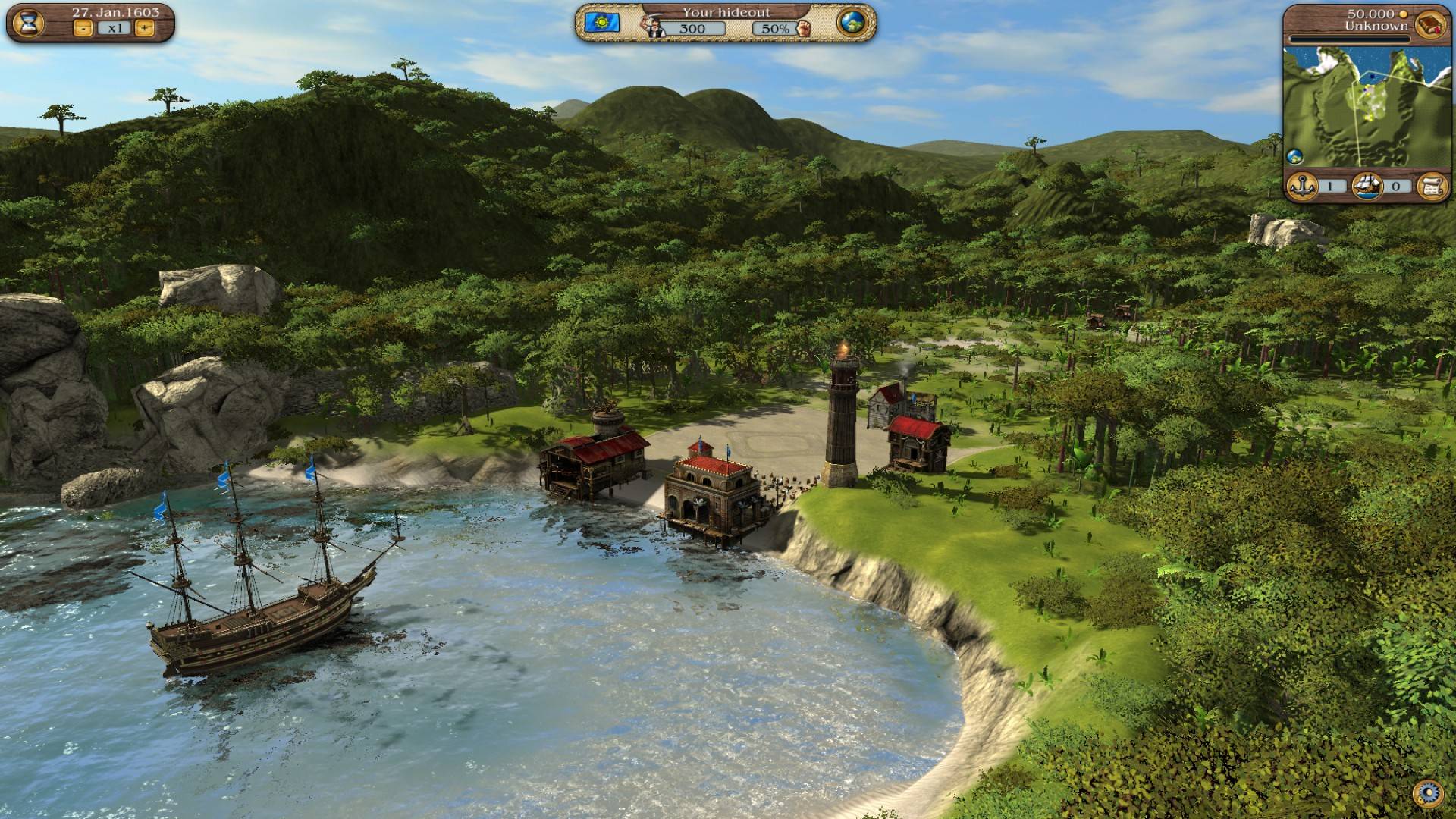This screenshot has height=819, width=1456.
Task: Click the sailing ship icon below the minimap
Action: click(1368, 186)
